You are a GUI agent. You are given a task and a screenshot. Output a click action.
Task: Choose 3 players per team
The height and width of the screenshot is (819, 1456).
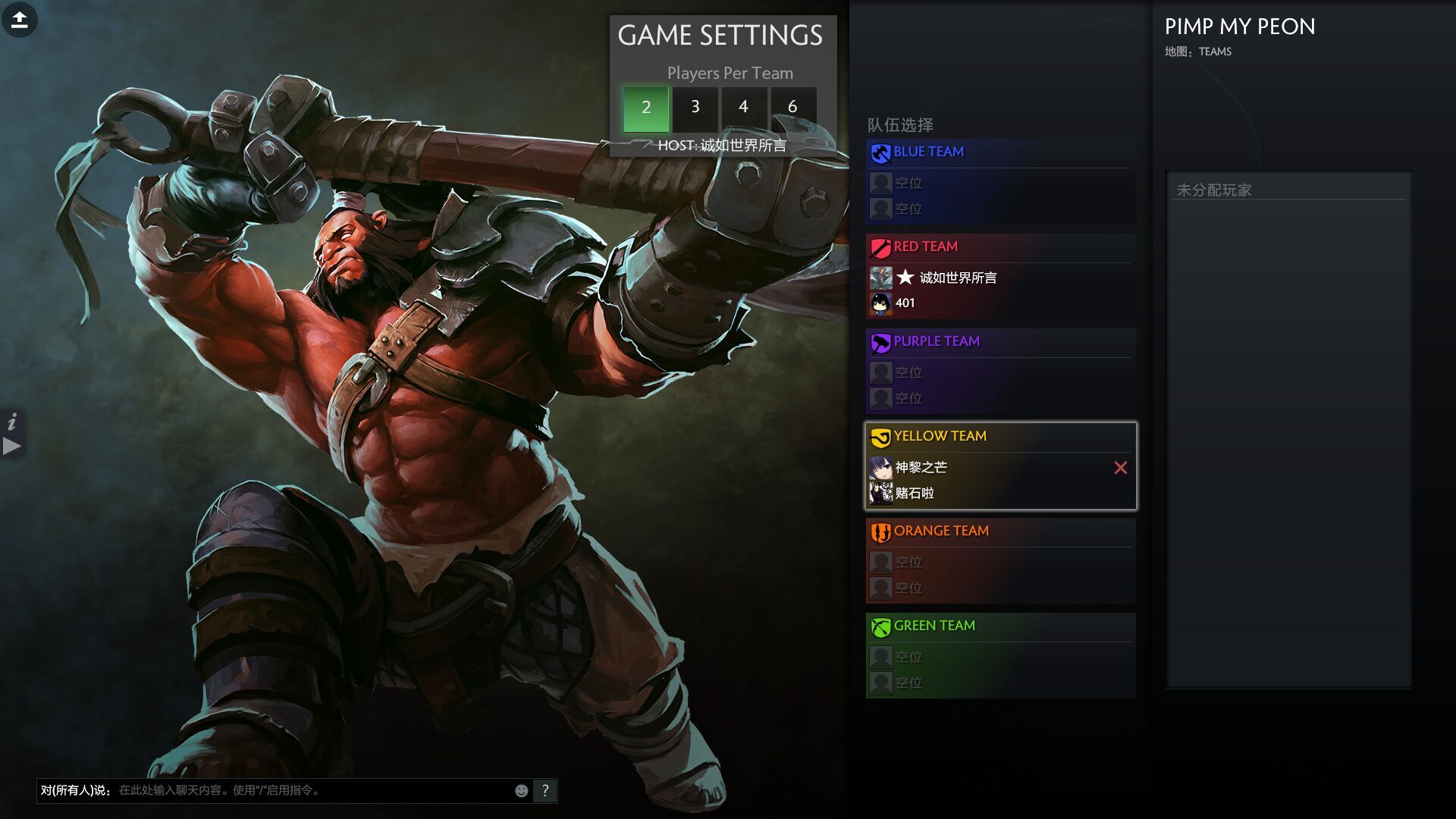[695, 108]
